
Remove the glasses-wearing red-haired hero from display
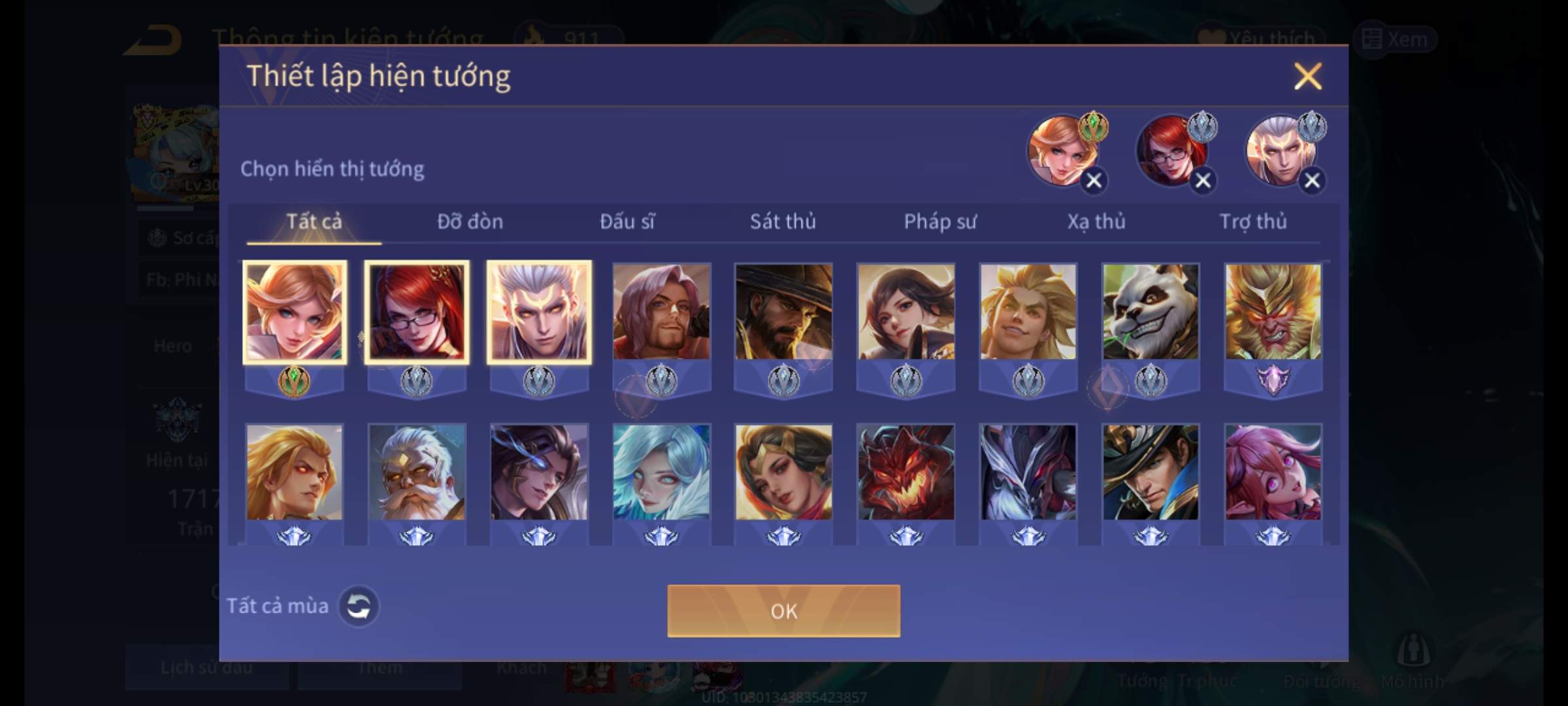click(1203, 181)
